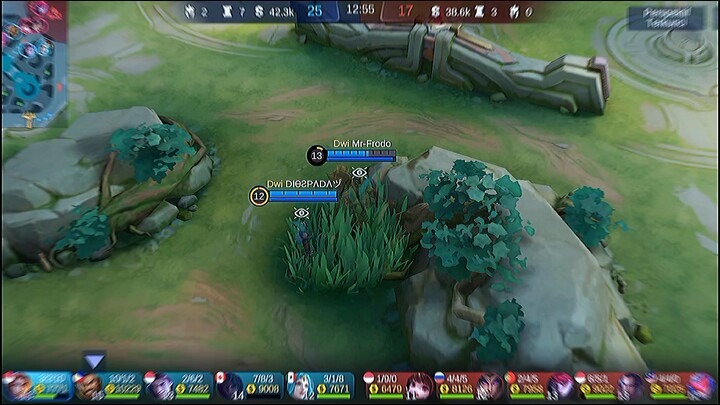Select the red player with 6470 gold

[x=417, y=386]
